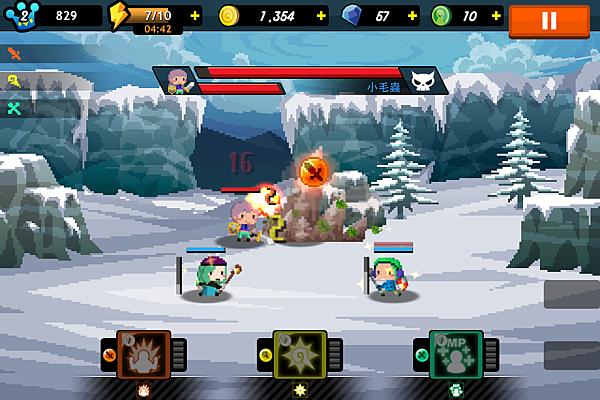Add blue gems using the plus button

tap(412, 16)
